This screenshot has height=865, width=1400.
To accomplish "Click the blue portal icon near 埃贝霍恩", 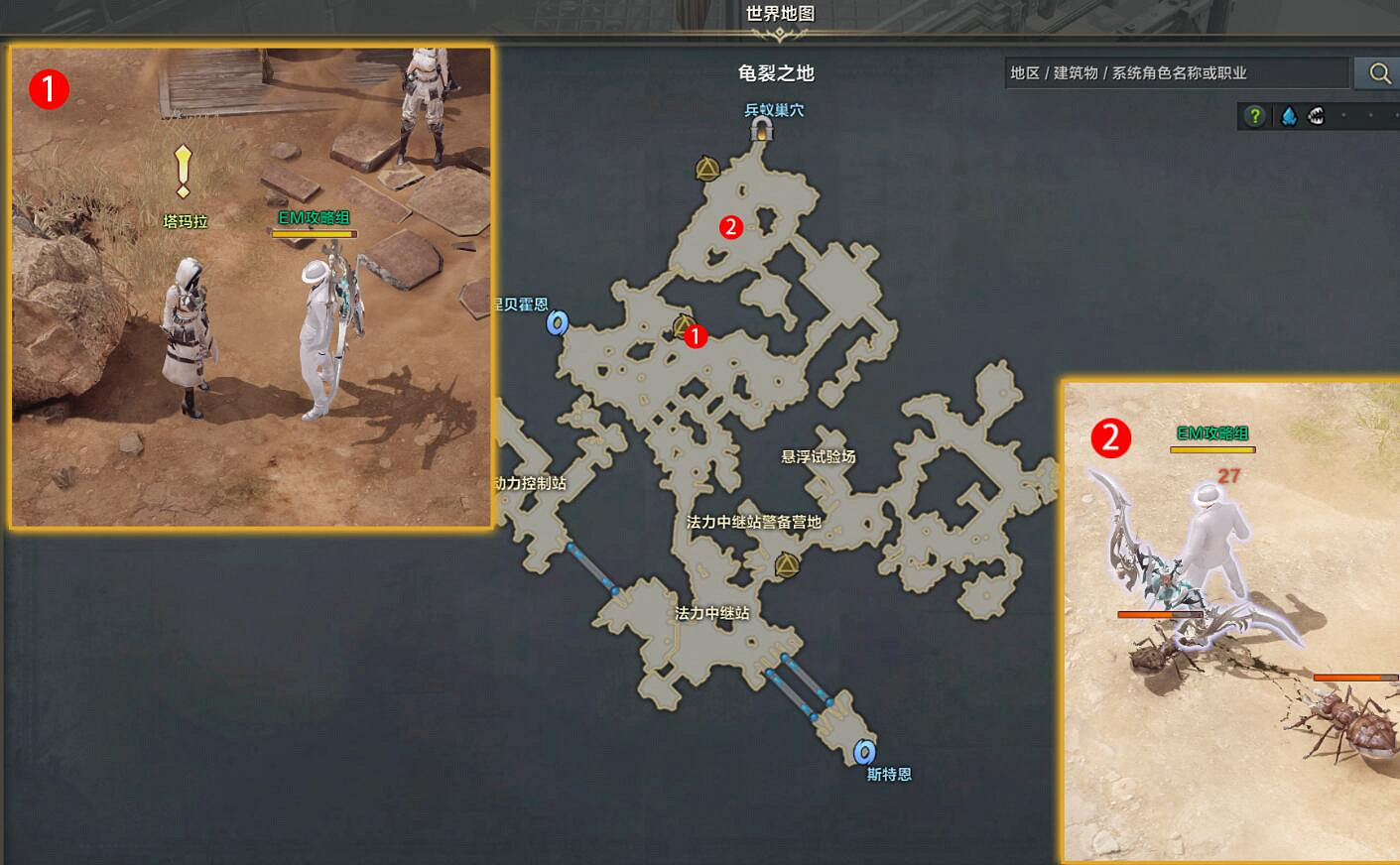I will [x=559, y=323].
